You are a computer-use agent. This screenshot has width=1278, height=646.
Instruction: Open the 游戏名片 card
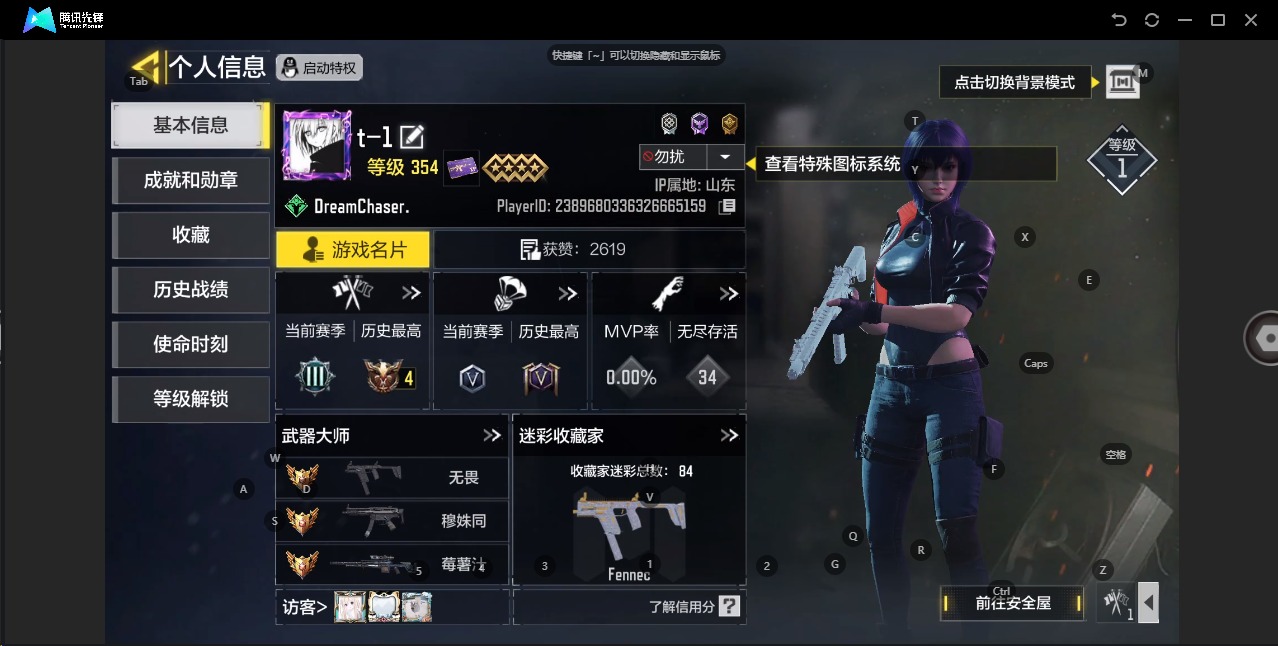353,250
